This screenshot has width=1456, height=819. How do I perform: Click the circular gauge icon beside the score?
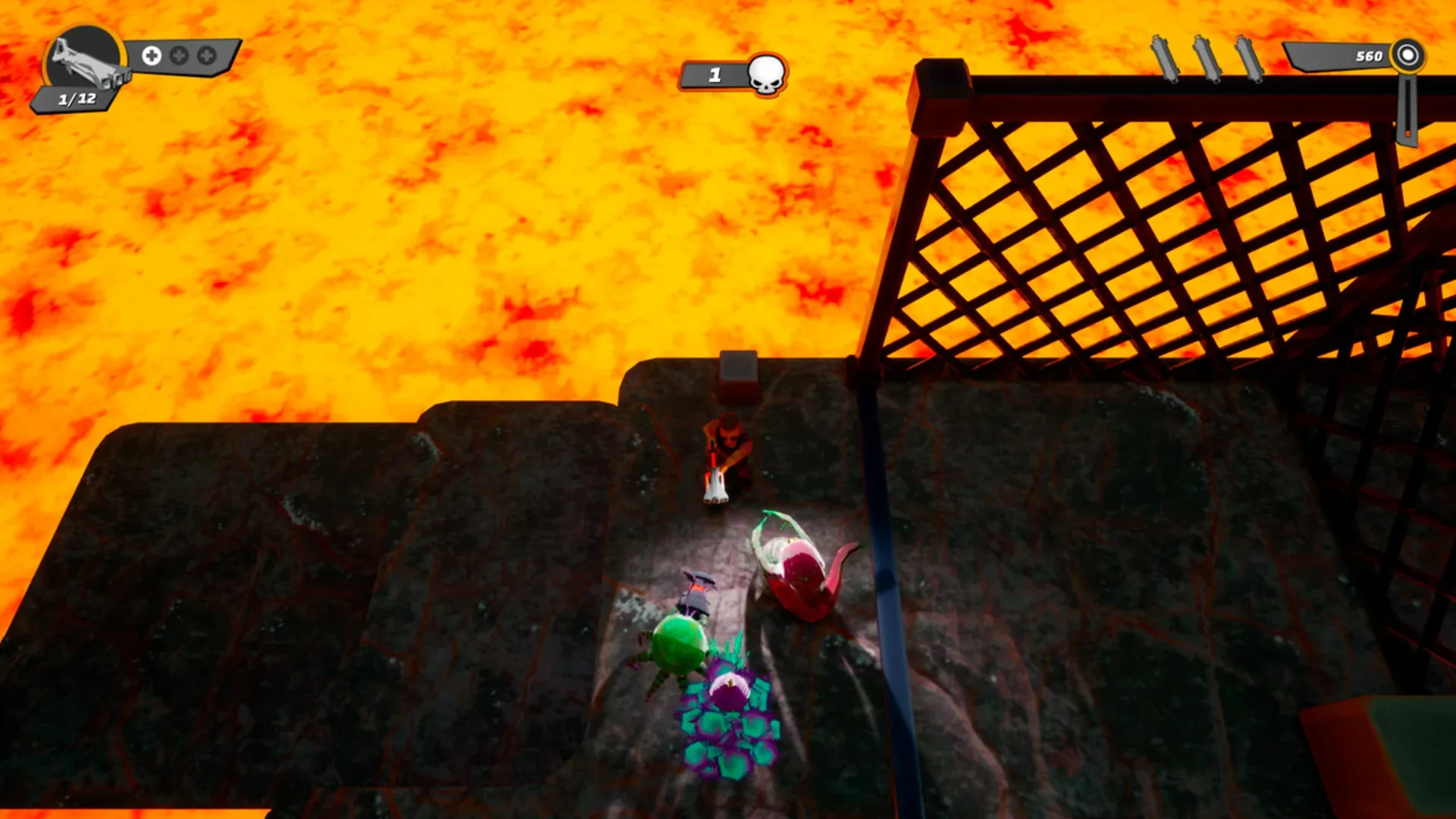tap(1408, 55)
